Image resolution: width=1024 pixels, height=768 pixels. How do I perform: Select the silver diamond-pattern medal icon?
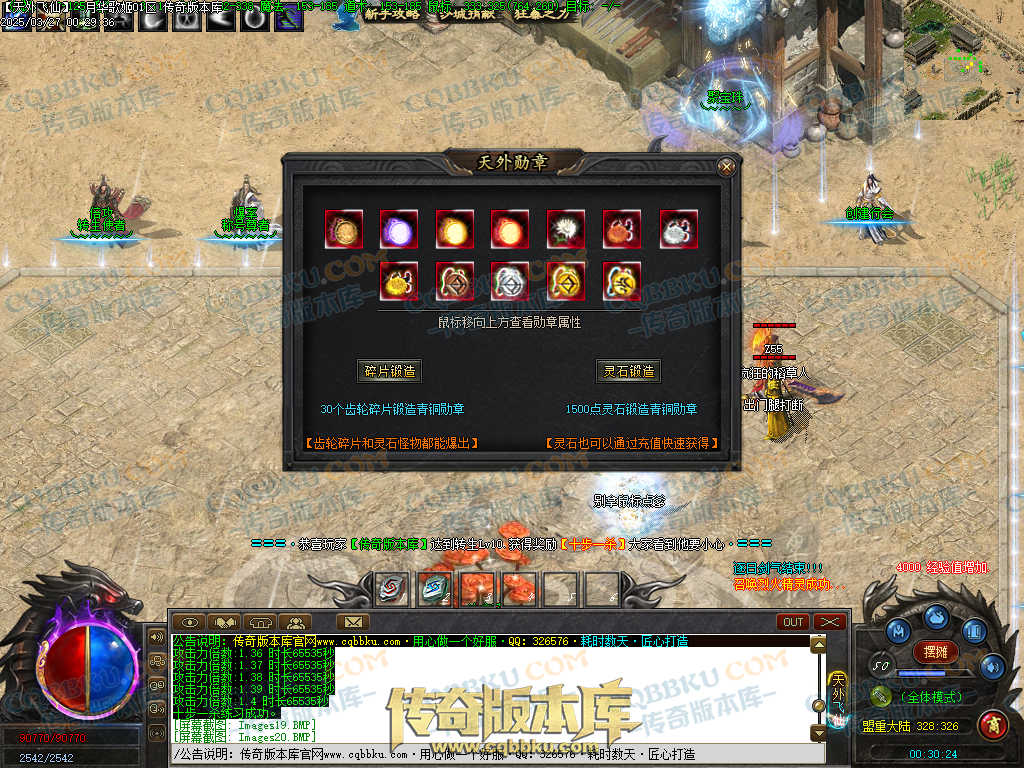510,282
